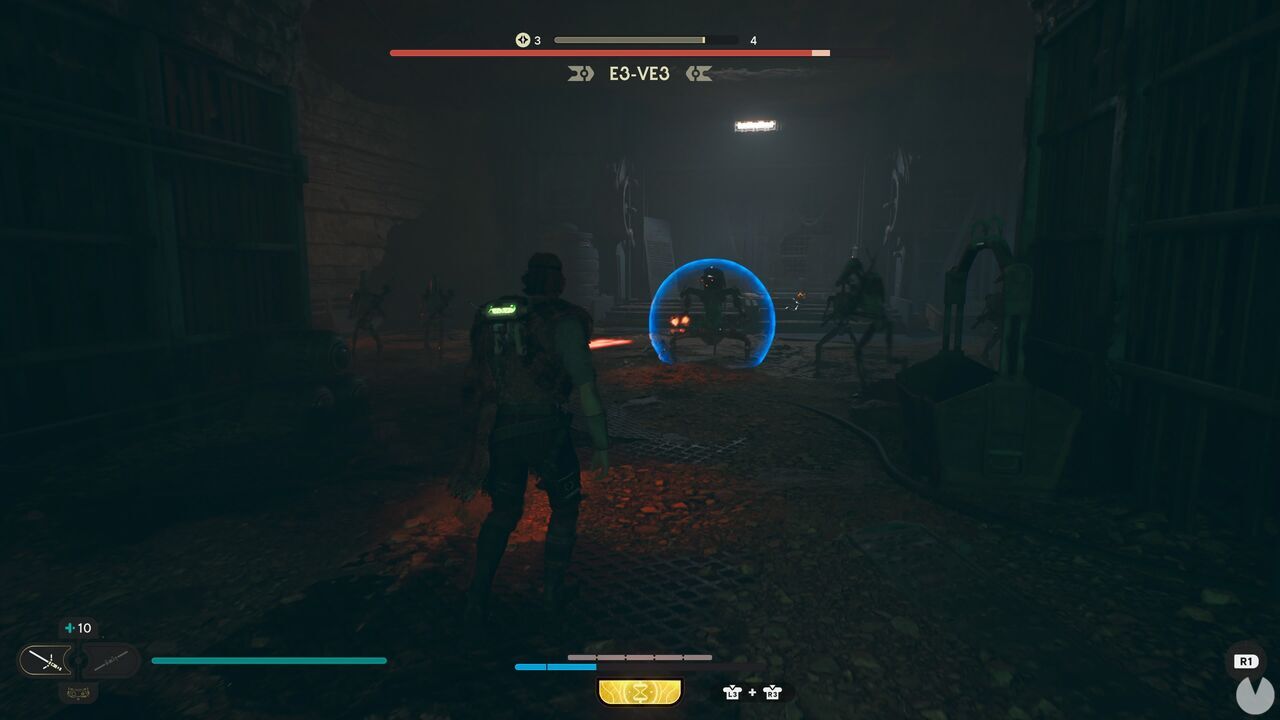The image size is (1280, 720).
Task: Click the golden hourglass slow-ability icon
Action: [639, 690]
